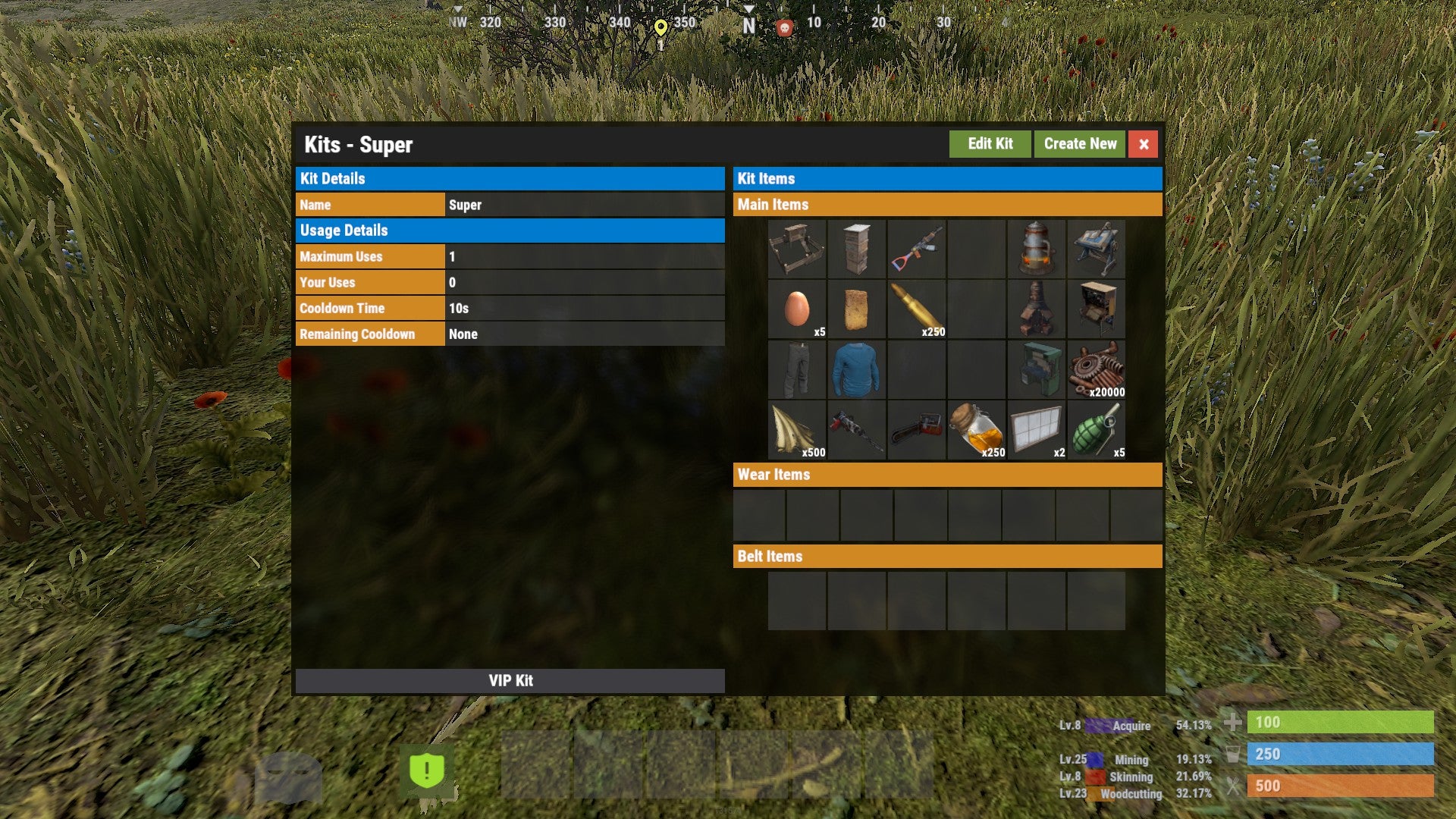Pick the chainsaw item slot
1456x819 pixels.
point(916,430)
